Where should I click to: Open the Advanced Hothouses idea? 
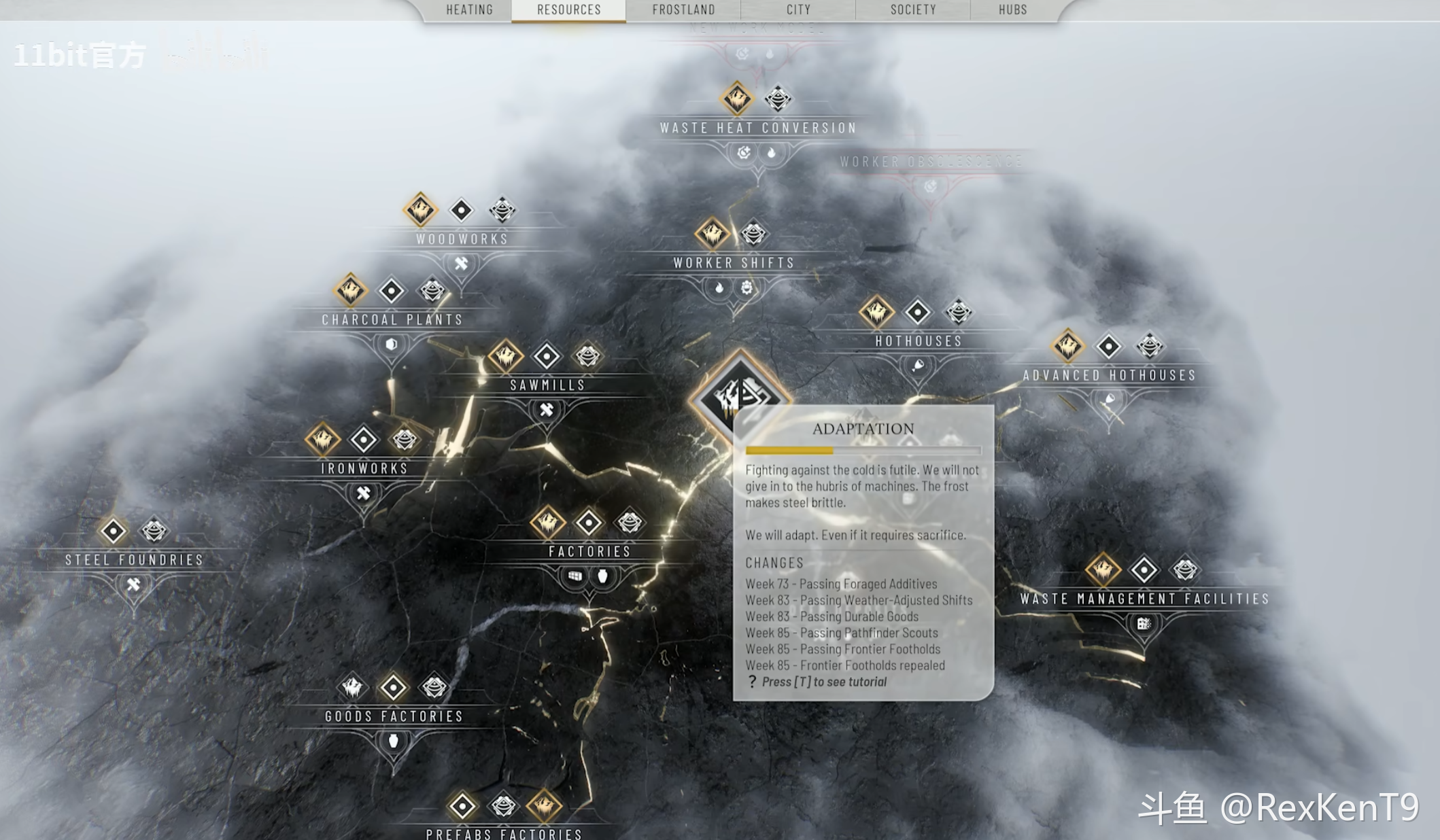click(1109, 375)
